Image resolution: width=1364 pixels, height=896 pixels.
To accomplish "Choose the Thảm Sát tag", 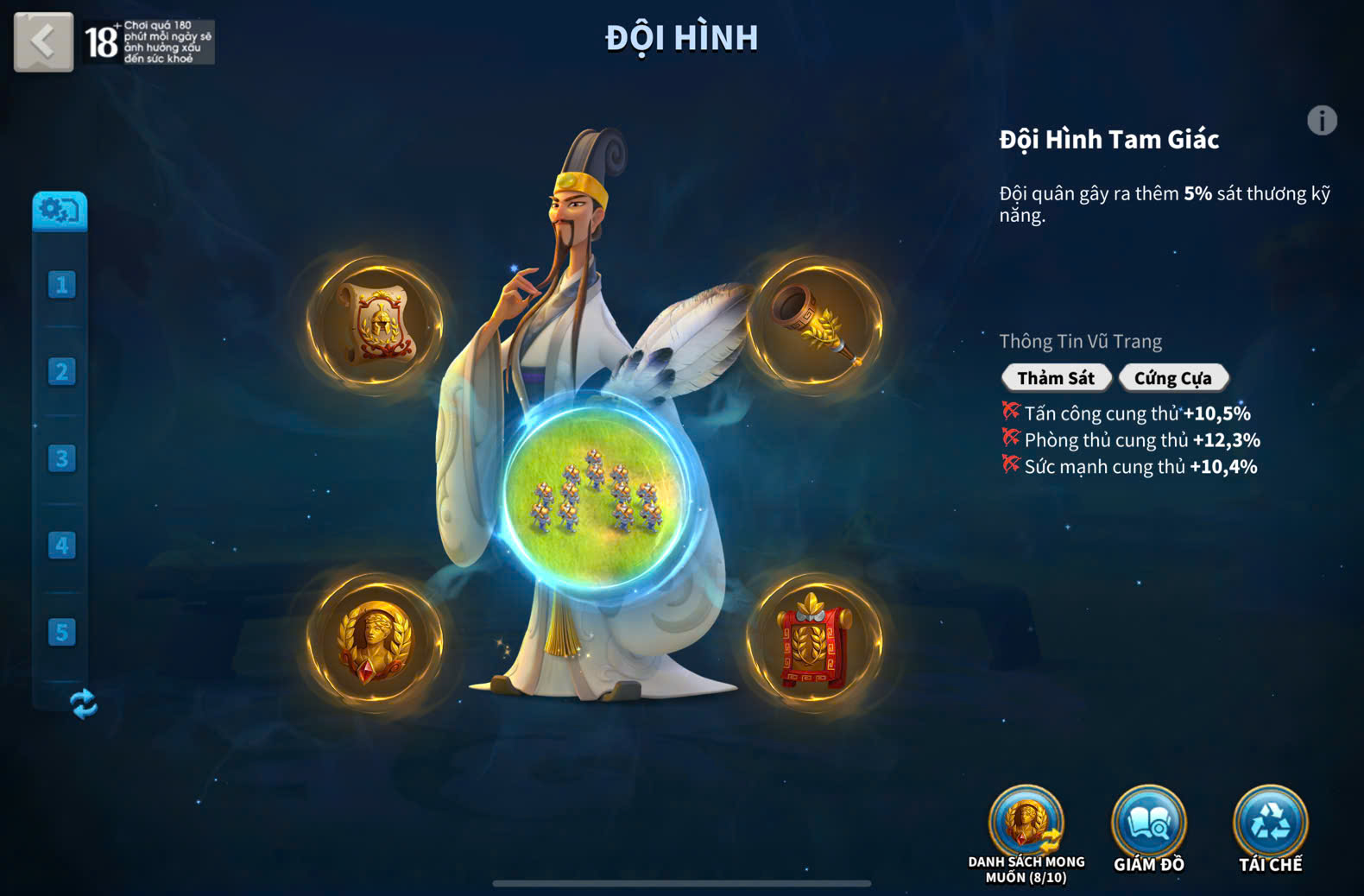I will point(1055,378).
